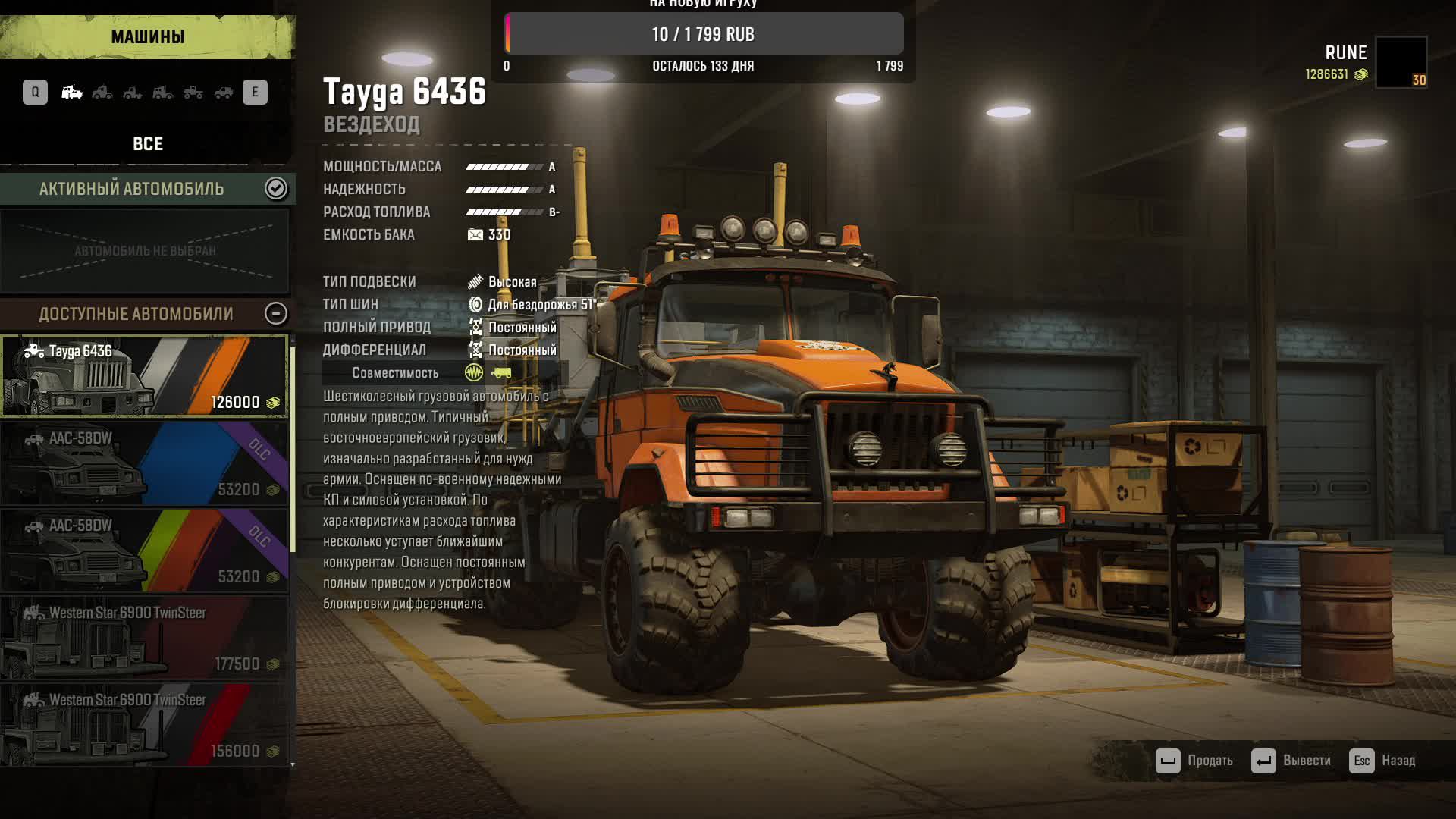
Task: Sell the vehicle with Продать
Action: click(x=1194, y=761)
